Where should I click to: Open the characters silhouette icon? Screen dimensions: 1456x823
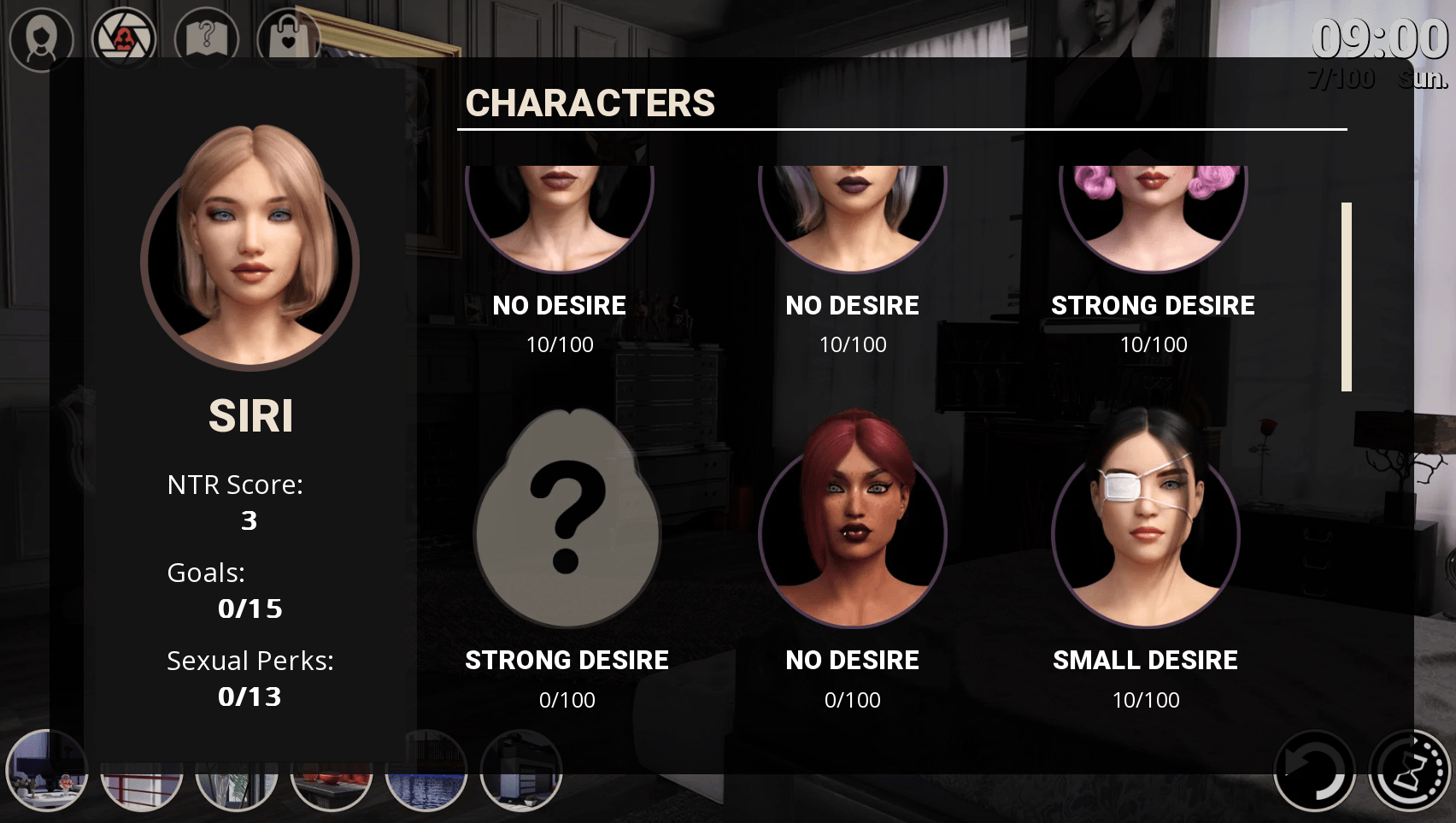tap(41, 38)
